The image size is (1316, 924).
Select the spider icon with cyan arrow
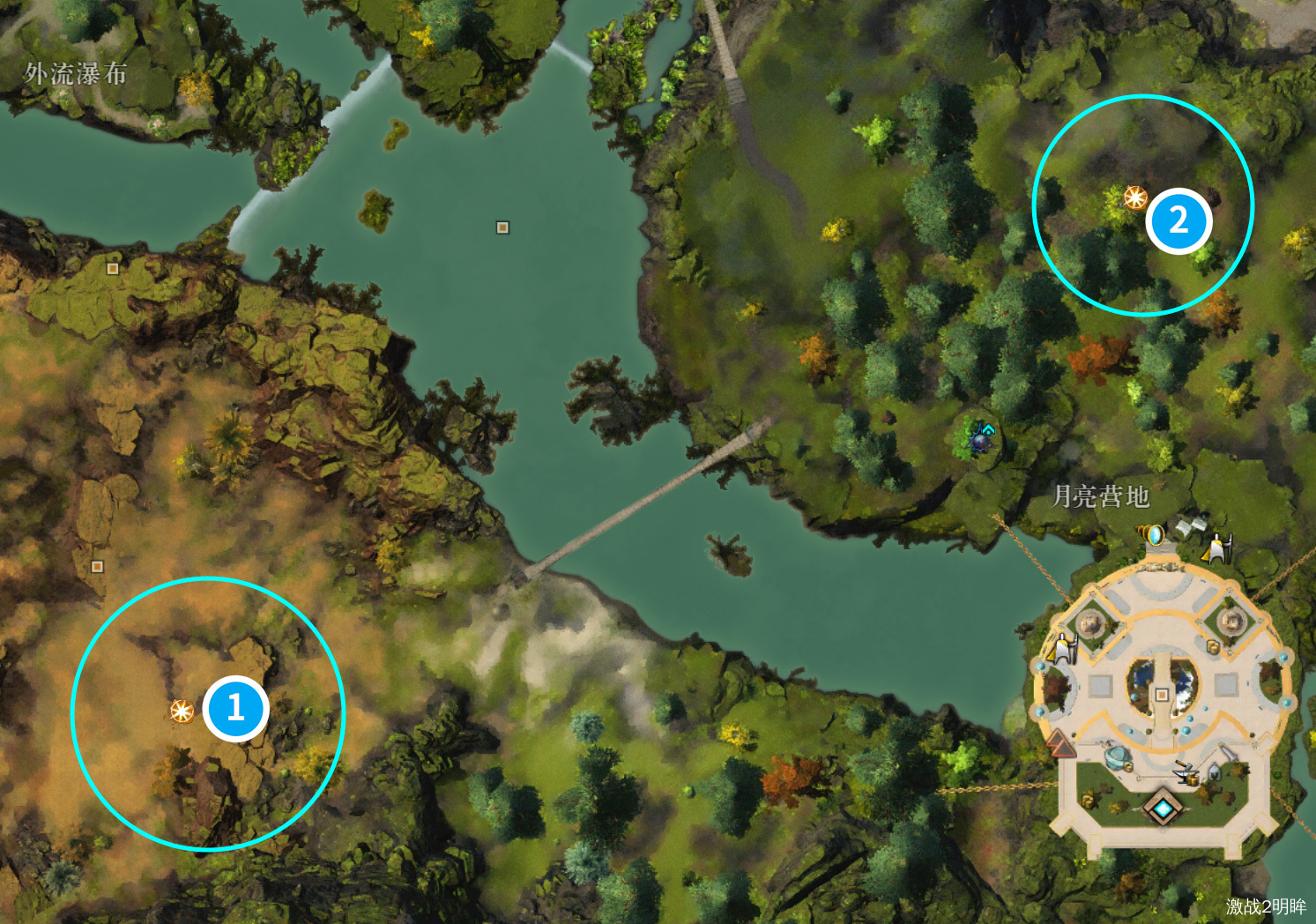(x=979, y=436)
